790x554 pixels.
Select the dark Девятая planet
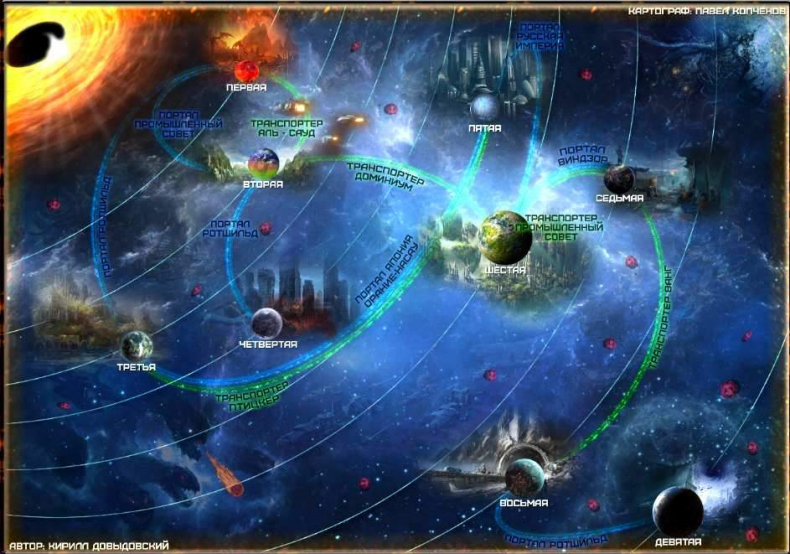pyautogui.click(x=677, y=509)
